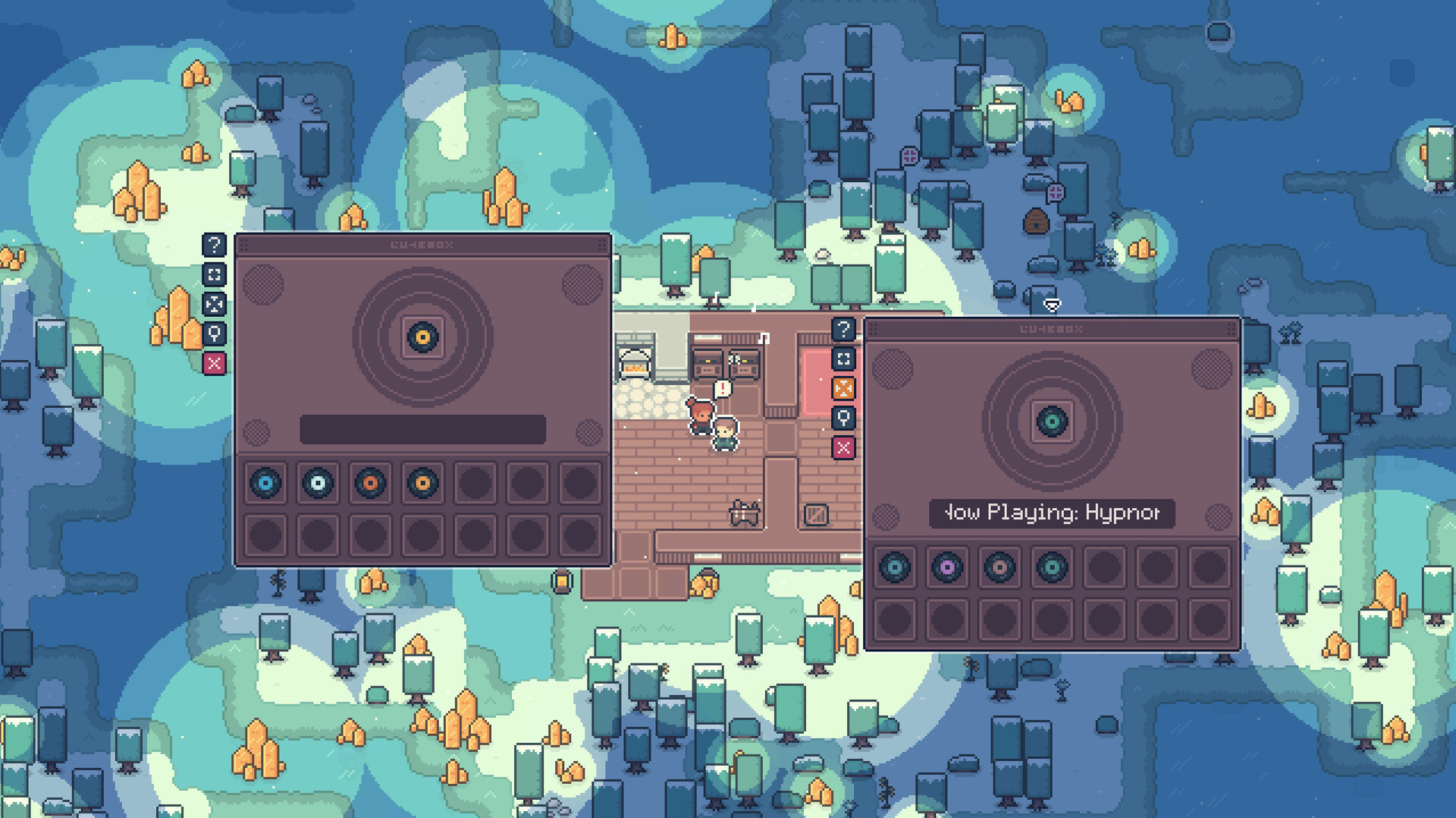Select the teal vinyl in the right Jukebox tray

(1053, 567)
